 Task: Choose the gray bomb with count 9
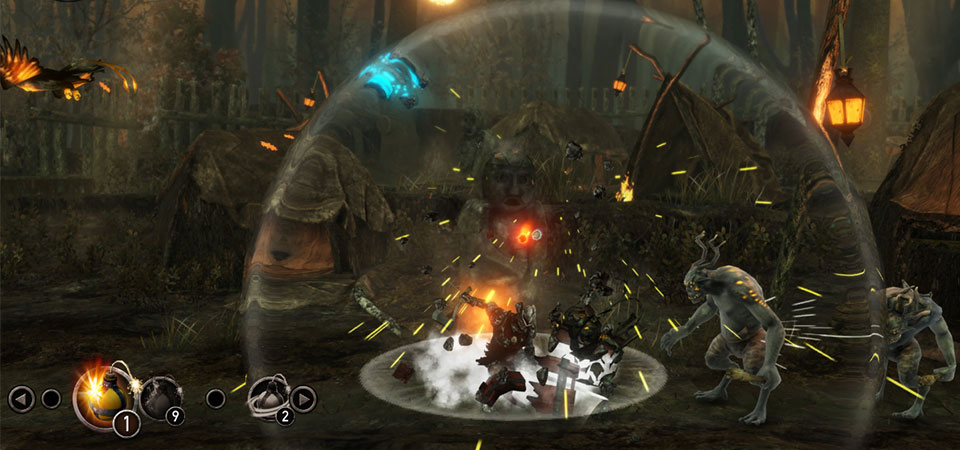(x=159, y=396)
